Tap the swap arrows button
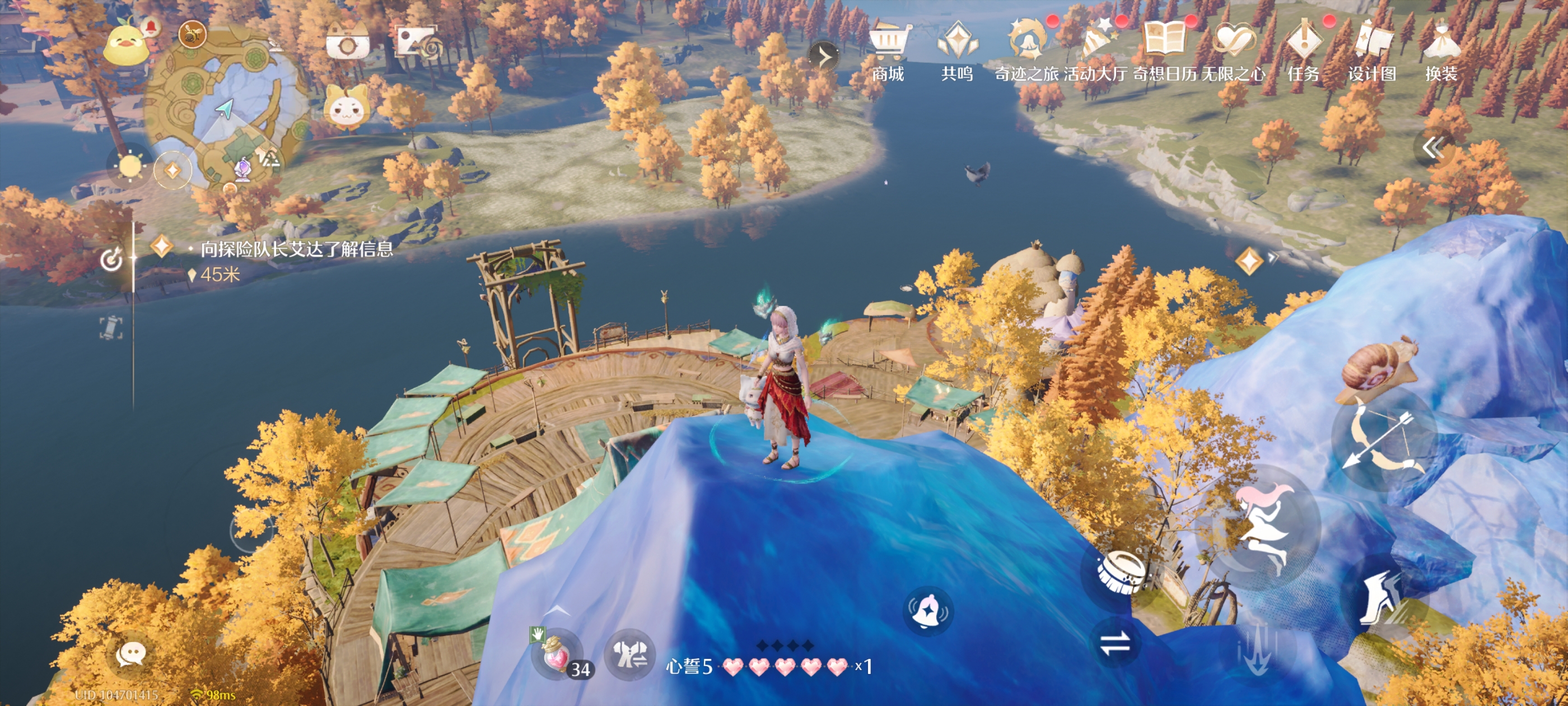Image resolution: width=1568 pixels, height=706 pixels. (x=1115, y=643)
